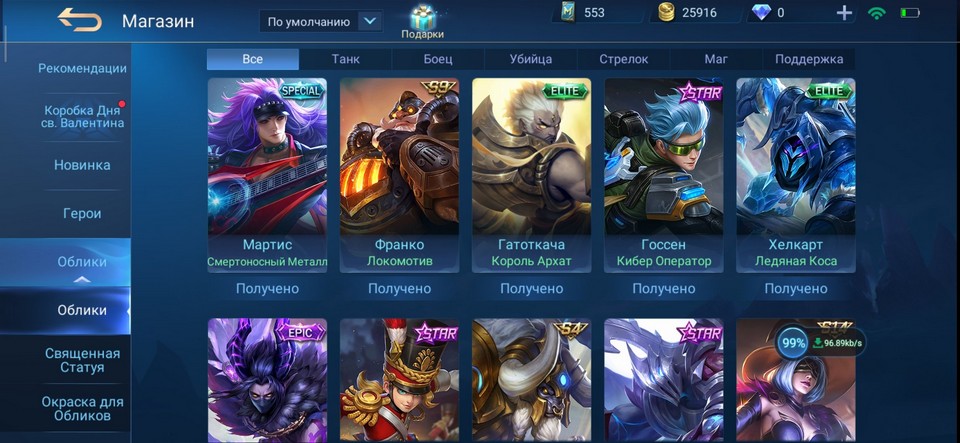Switch to the Танк filter tab

point(346,59)
